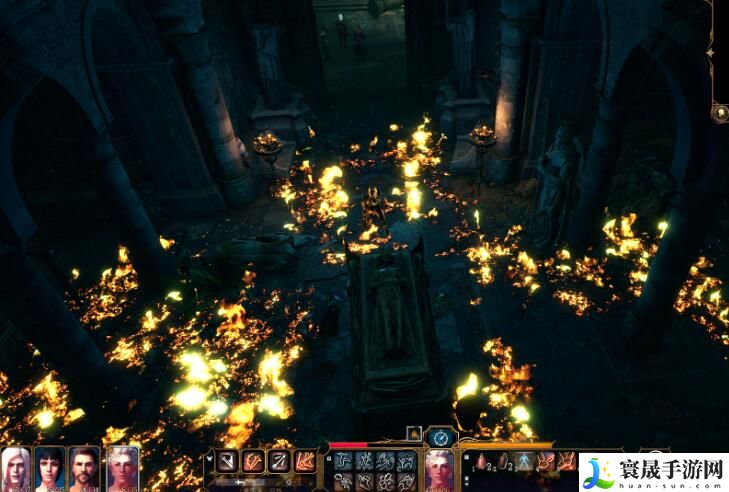Select the white-haired pale party member portrait

coord(16,468)
